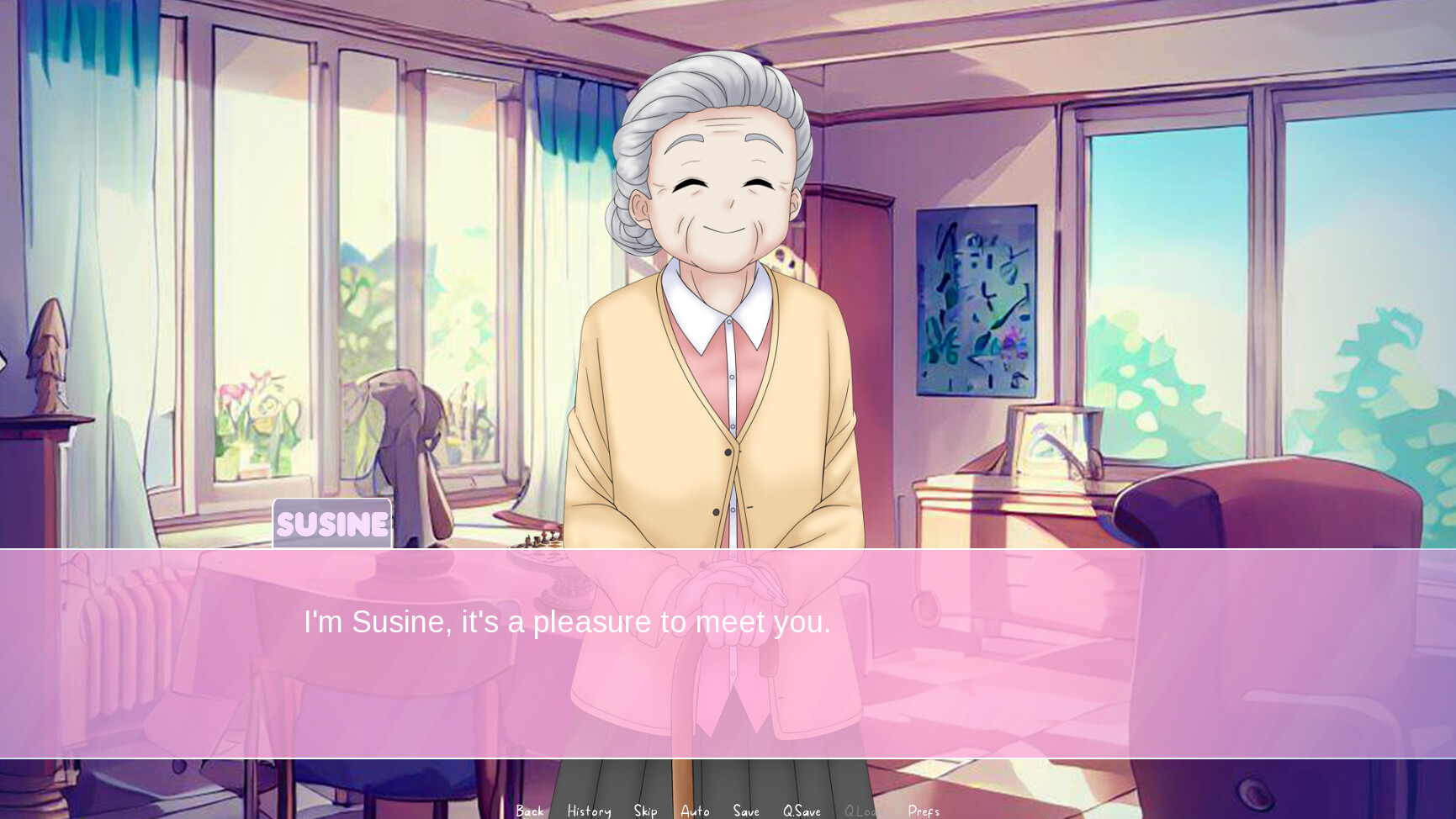Click the wooden sculpture on the left shelf

coord(50,353)
